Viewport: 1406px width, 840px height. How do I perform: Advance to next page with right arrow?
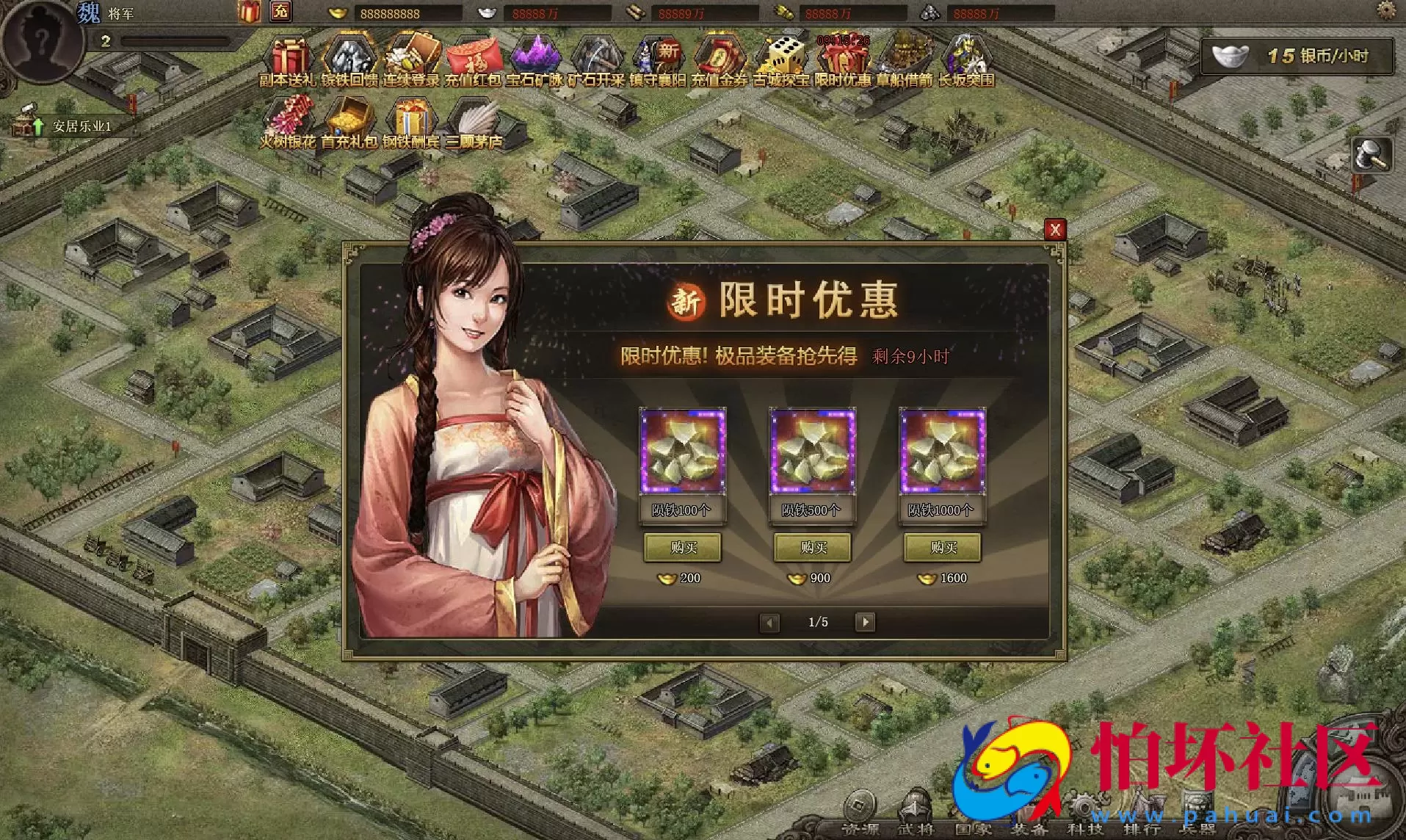(865, 622)
